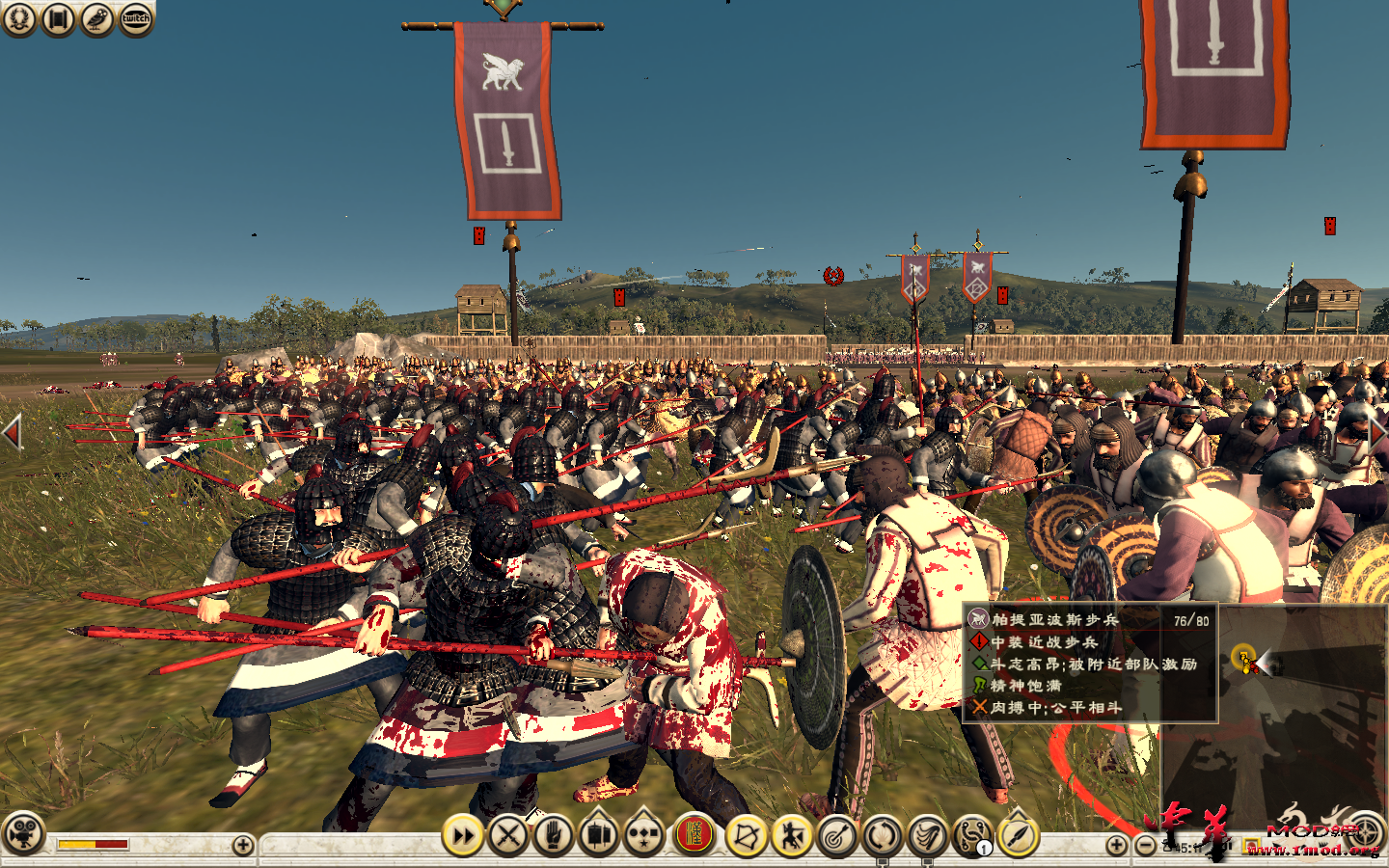Click the crossed-swords attack order icon
The image size is (1389, 868).
point(508,837)
